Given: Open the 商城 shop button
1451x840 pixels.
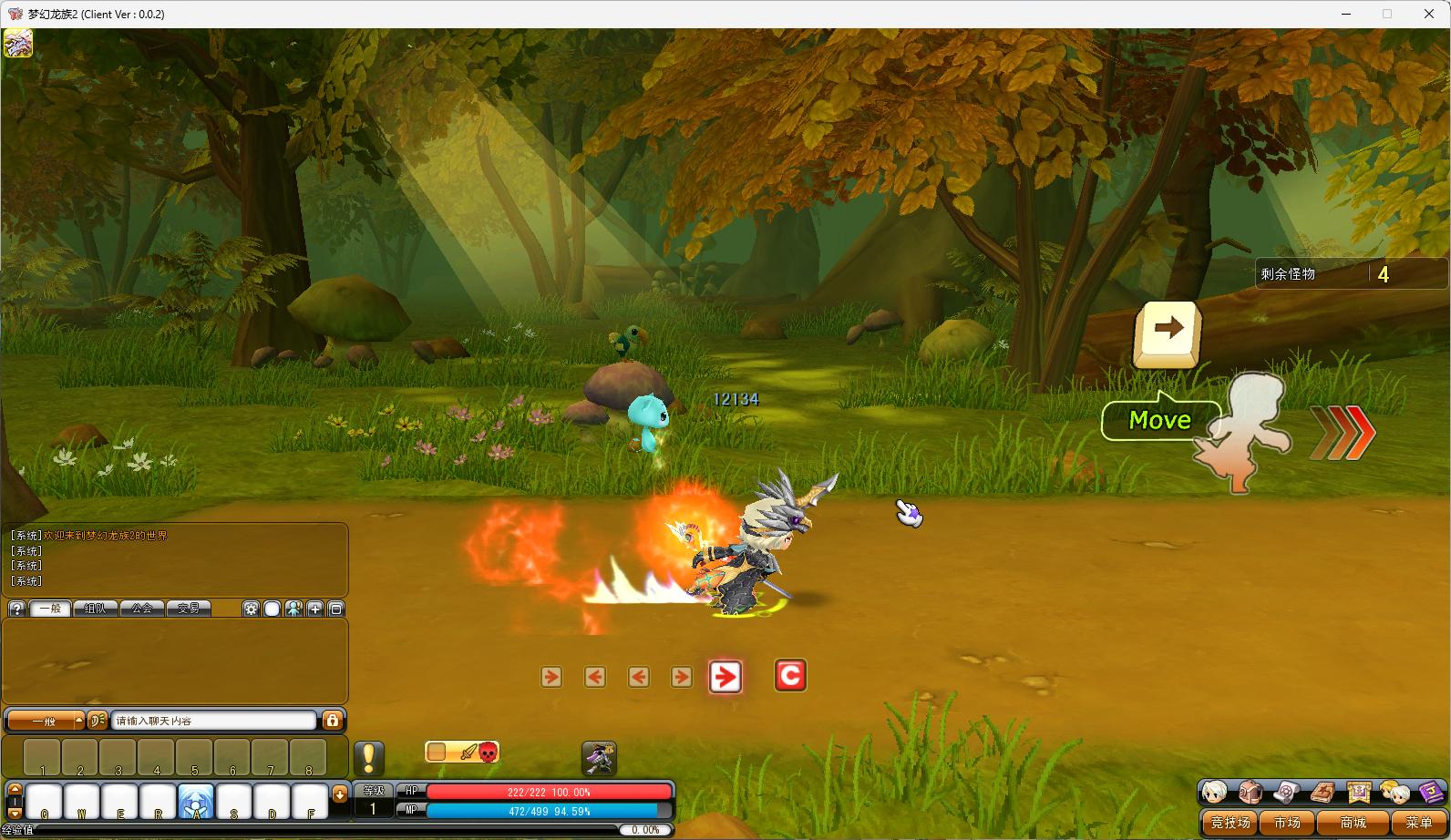Looking at the screenshot, I should coord(1353,823).
